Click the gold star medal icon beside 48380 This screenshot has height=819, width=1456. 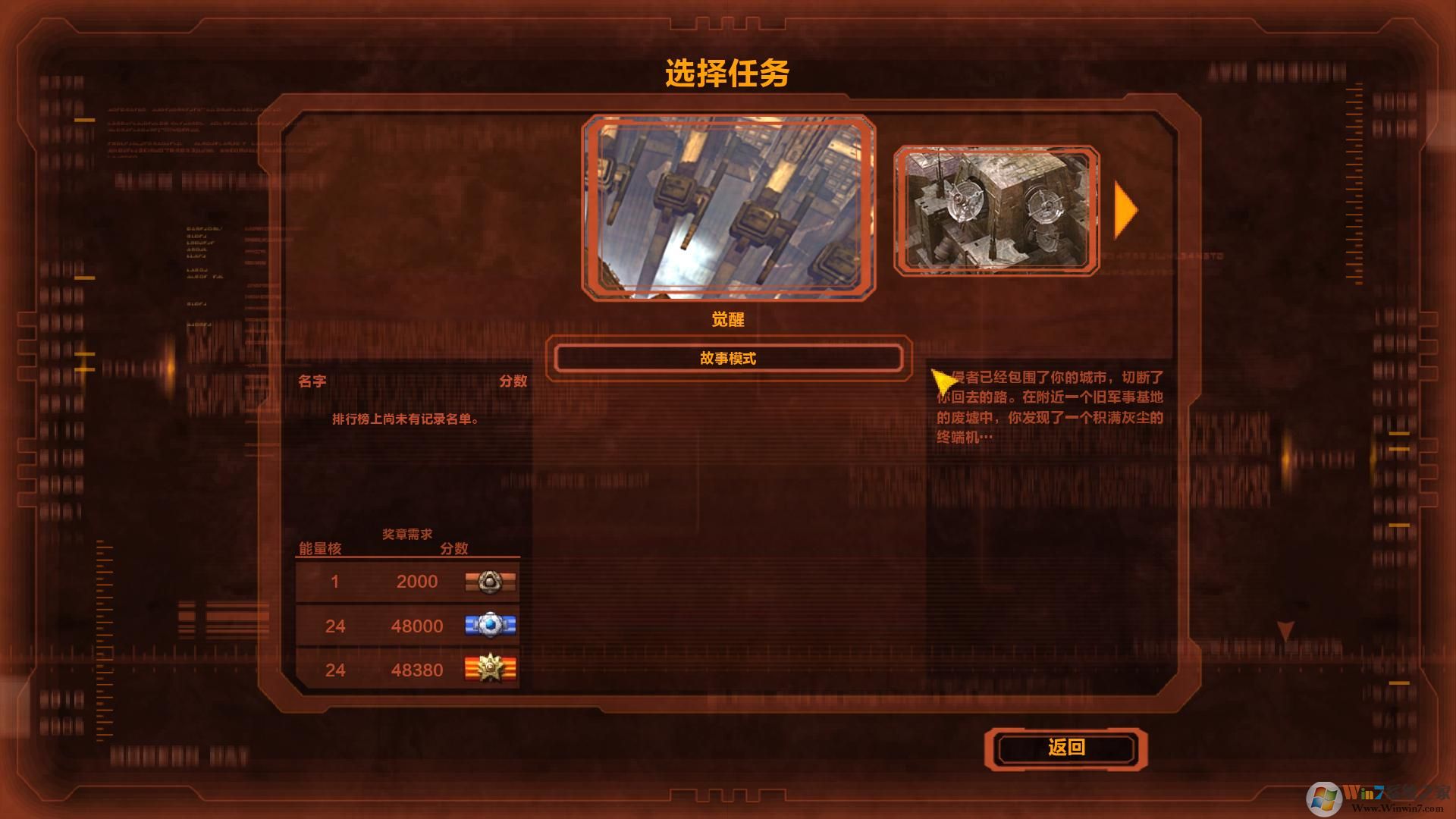[491, 670]
